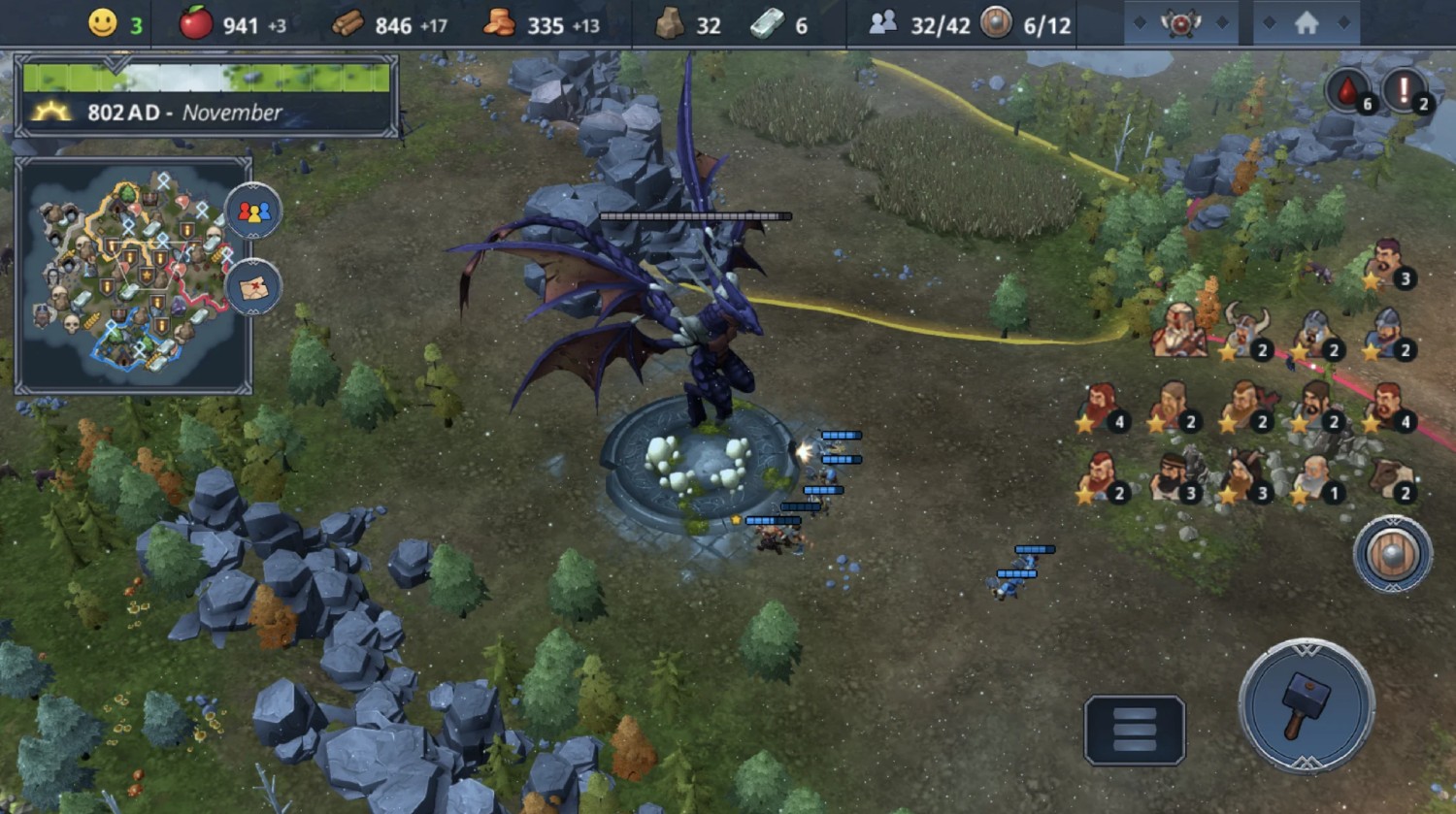Open the clans panel beside the minimap
The height and width of the screenshot is (814, 1456).
[x=253, y=211]
